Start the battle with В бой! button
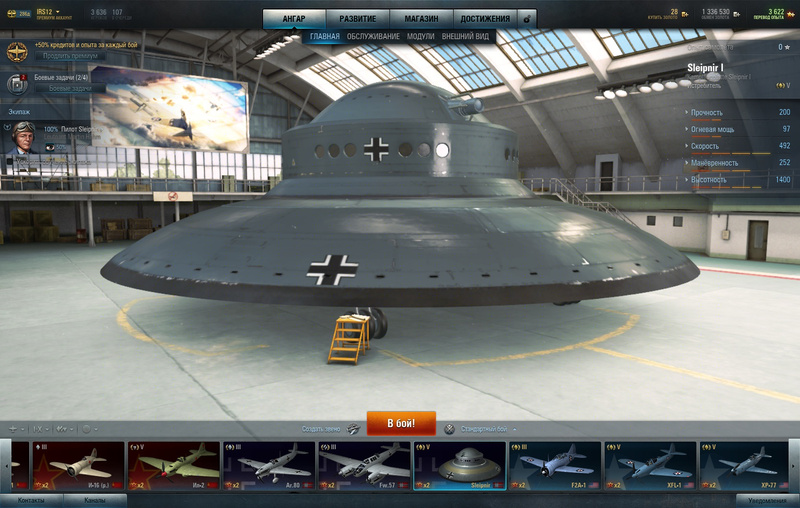The height and width of the screenshot is (508, 800). [x=401, y=423]
